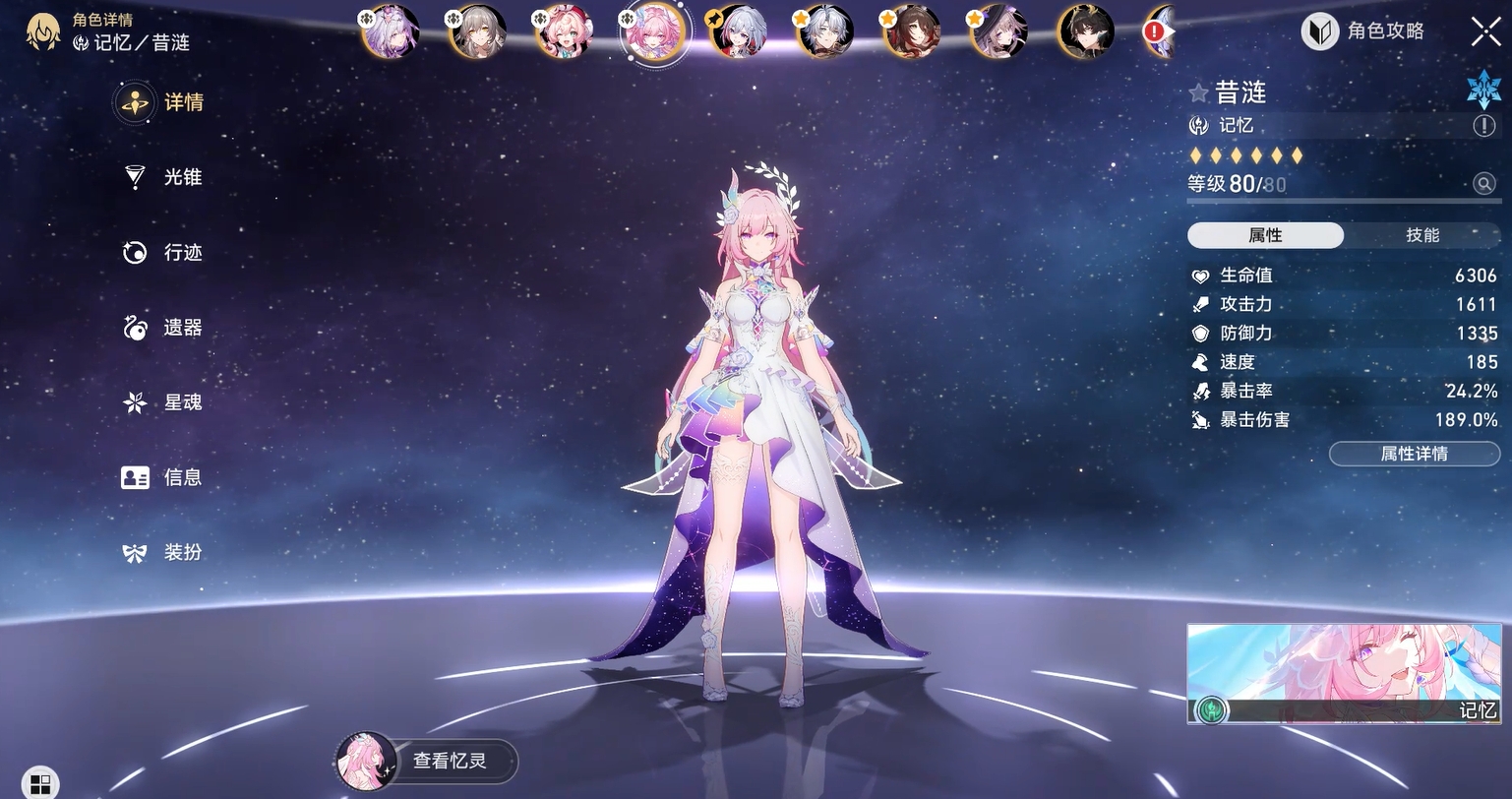Image resolution: width=1512 pixels, height=799 pixels.
Task: Select the black-haired character portrait in roster
Action: click(1085, 31)
